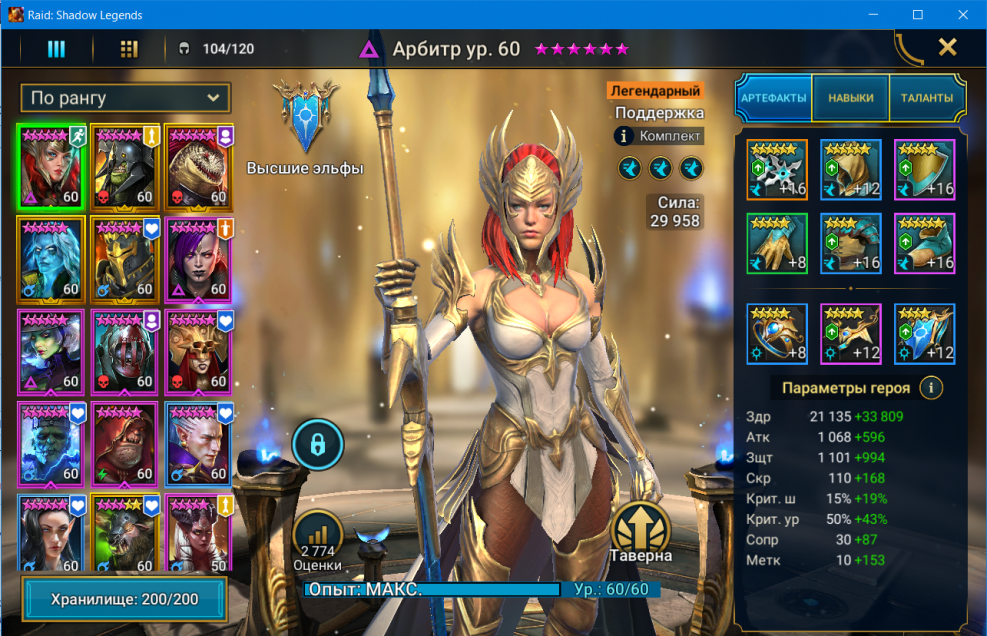
Task: Select the weapon artifact slot with +16
Action: tap(777, 170)
